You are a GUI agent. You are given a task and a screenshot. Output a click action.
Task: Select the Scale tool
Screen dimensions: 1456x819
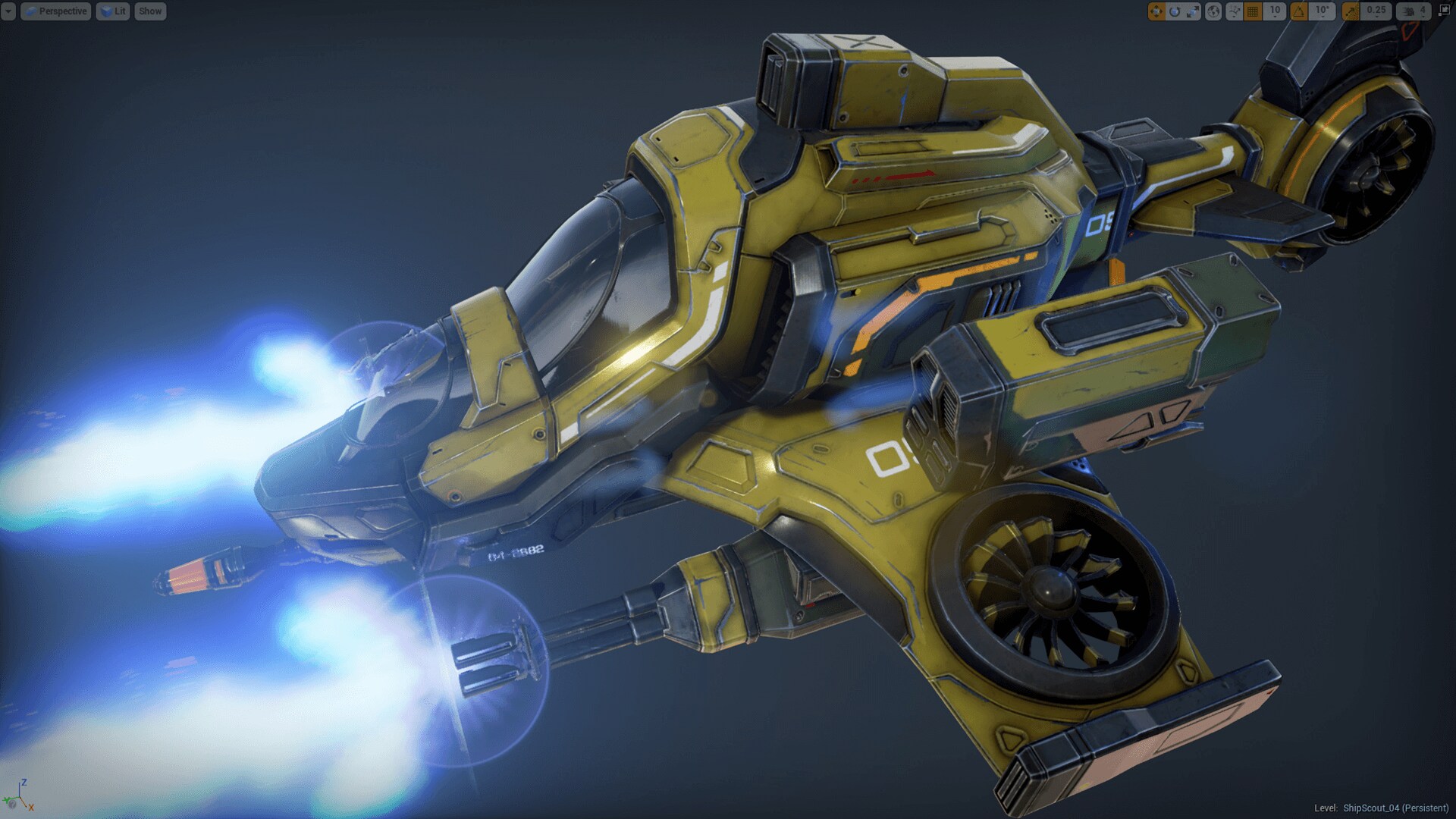(x=1193, y=11)
